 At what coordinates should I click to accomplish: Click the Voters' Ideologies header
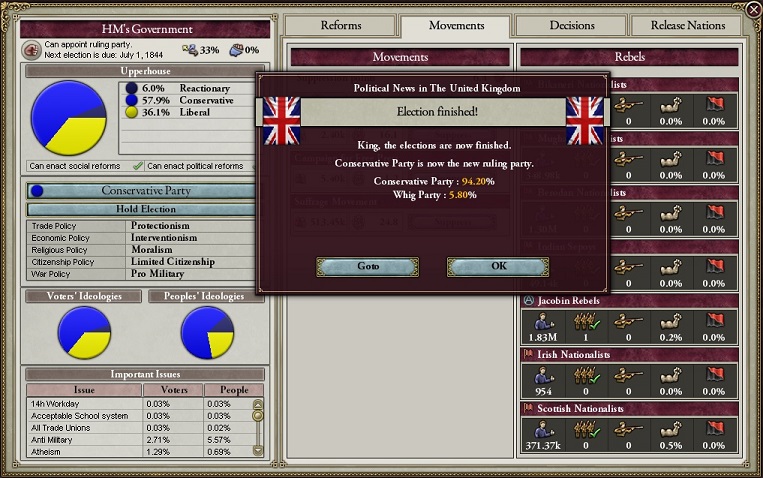click(x=84, y=296)
